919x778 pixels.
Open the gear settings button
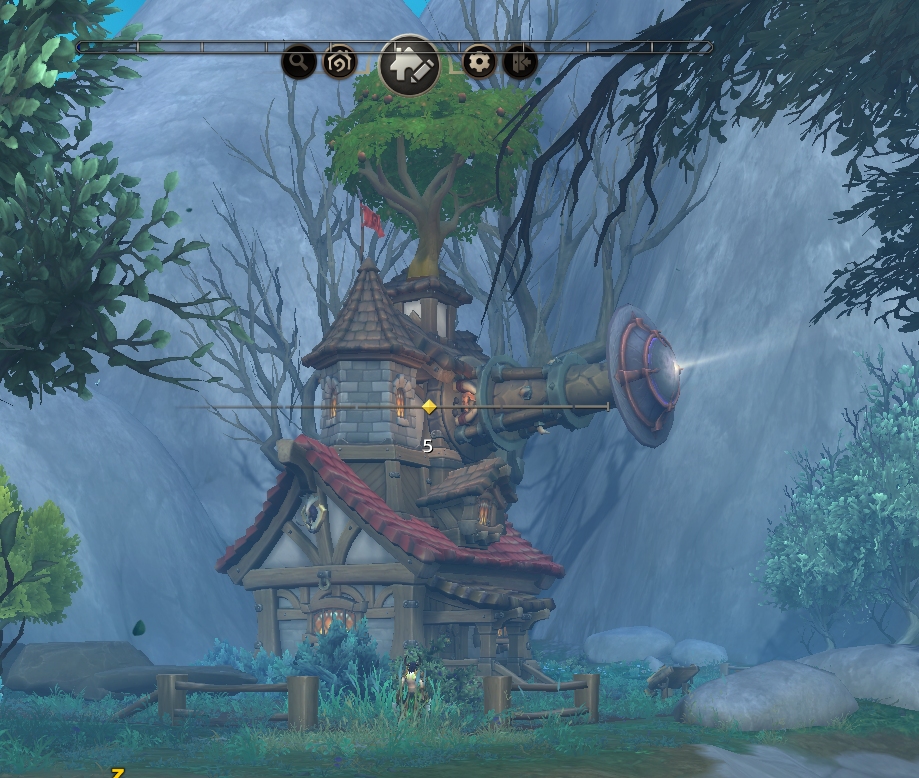(x=480, y=63)
